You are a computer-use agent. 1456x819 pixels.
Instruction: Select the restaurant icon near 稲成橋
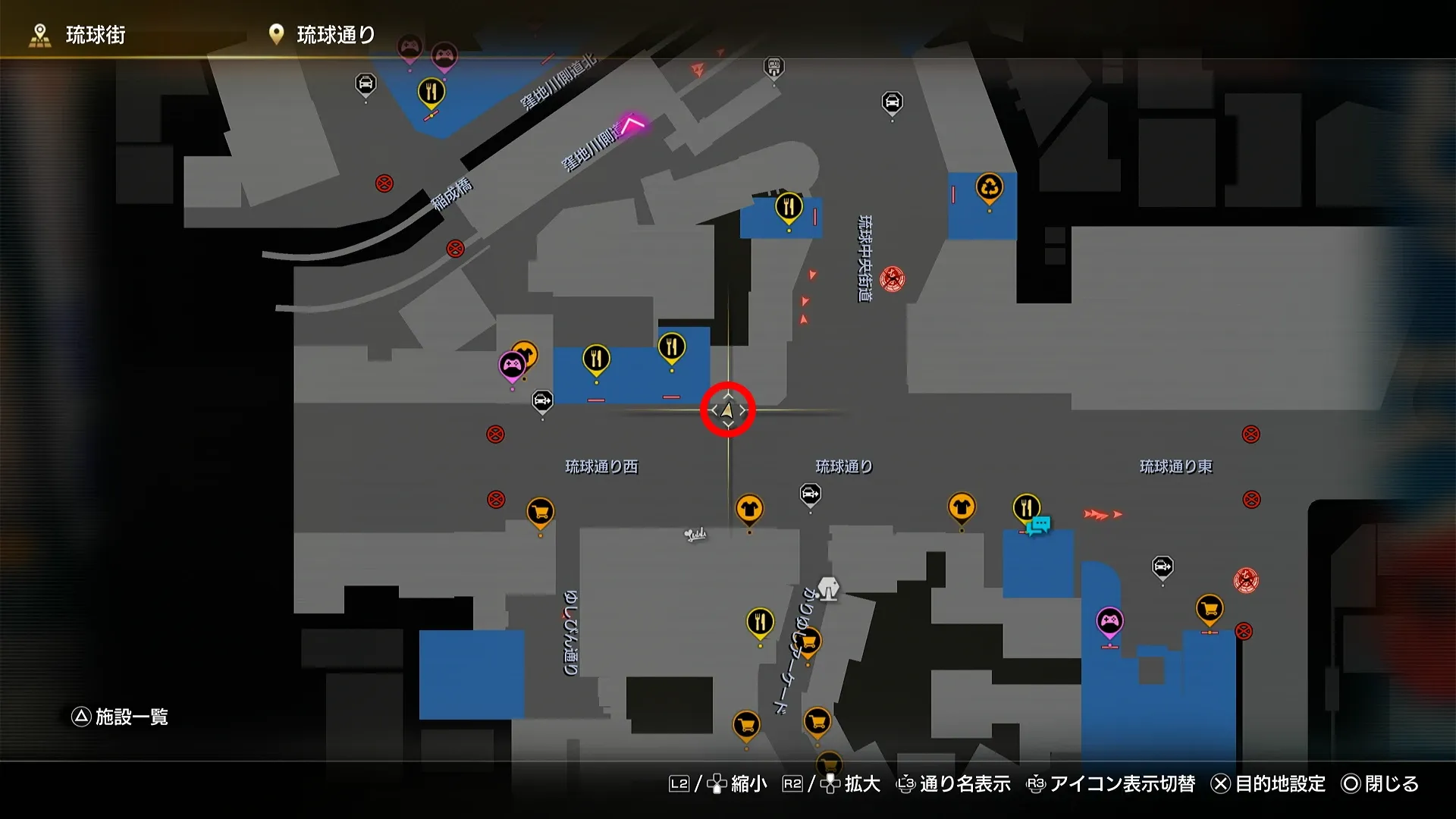432,91
